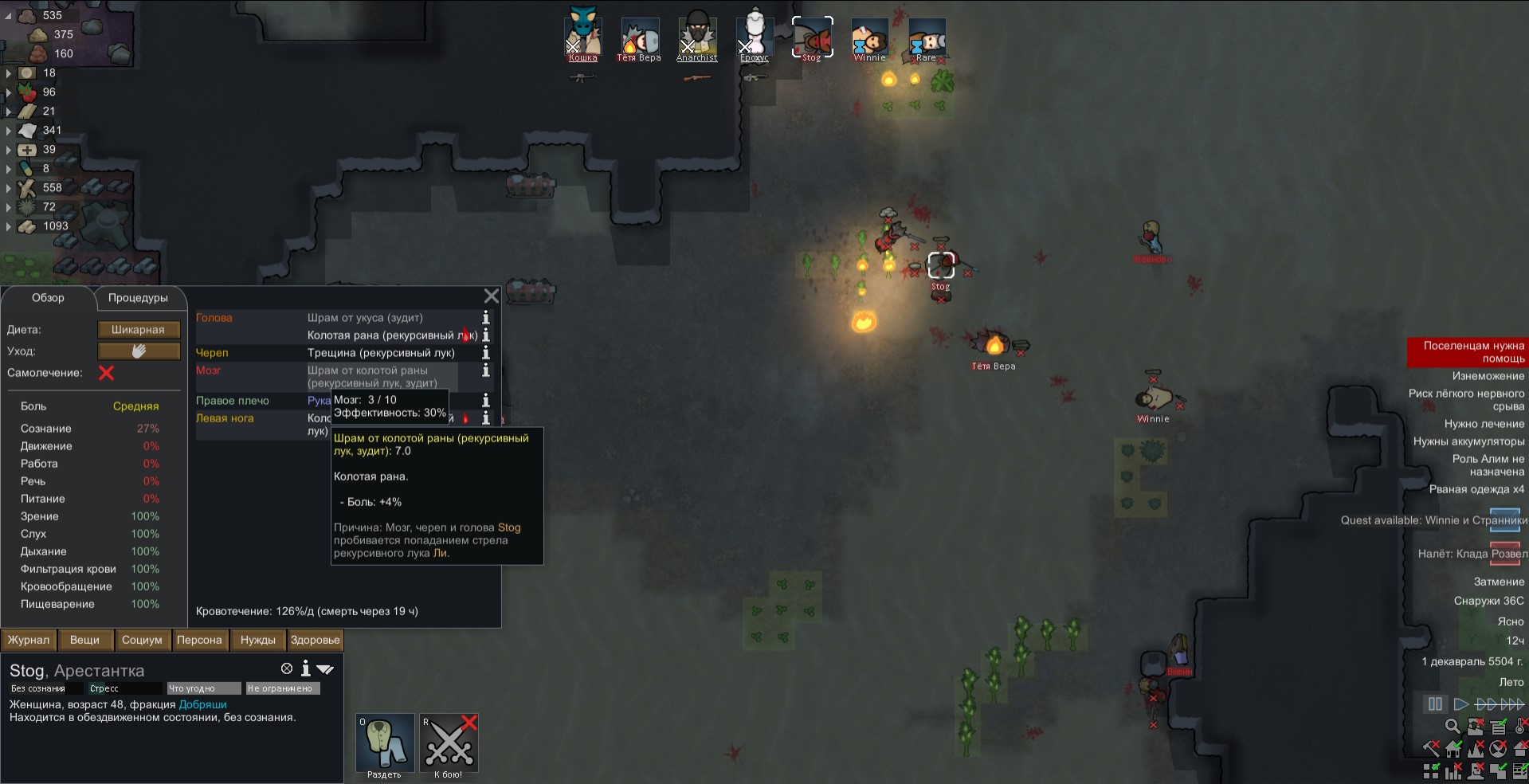Switch to the Социум tab

pos(142,640)
